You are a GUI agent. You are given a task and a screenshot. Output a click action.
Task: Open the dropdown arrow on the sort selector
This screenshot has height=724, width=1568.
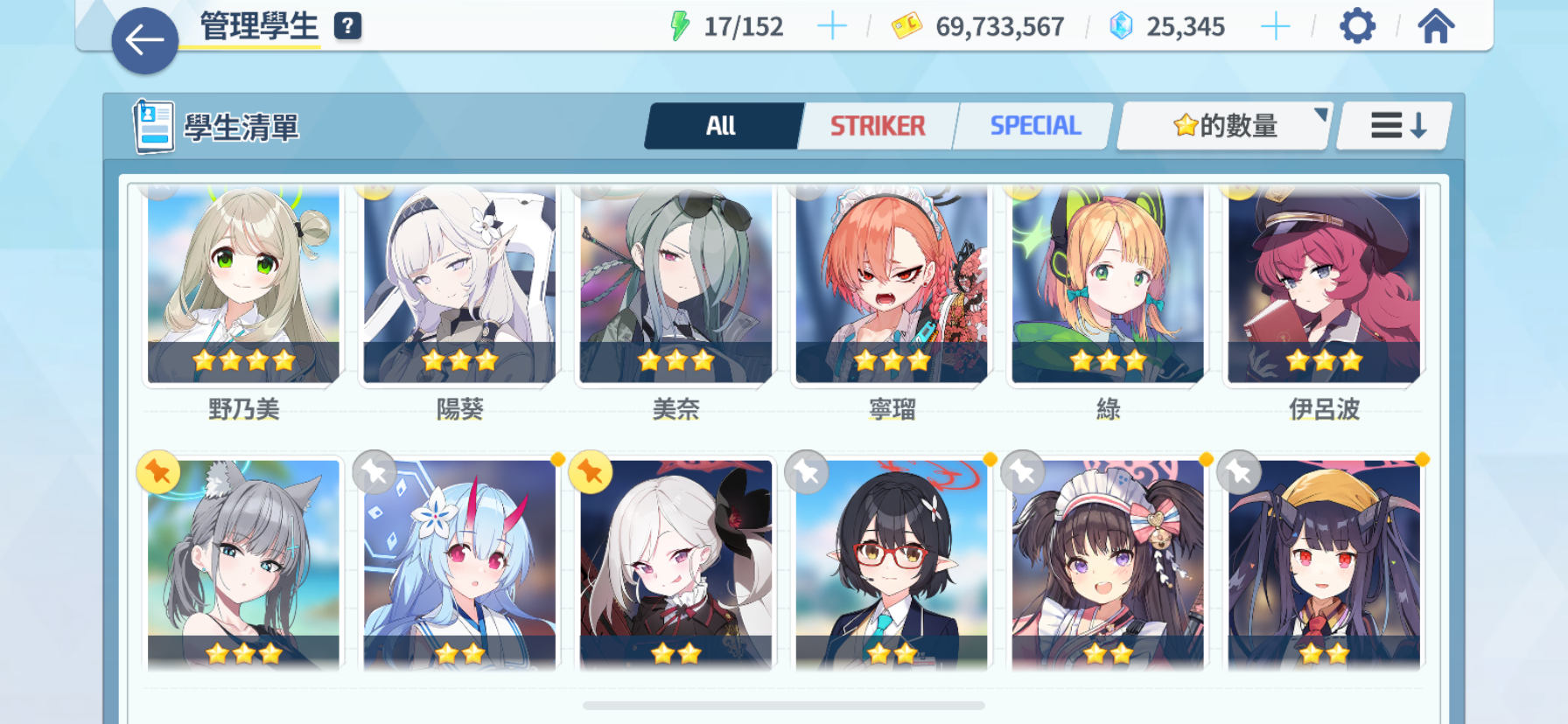point(1321,113)
